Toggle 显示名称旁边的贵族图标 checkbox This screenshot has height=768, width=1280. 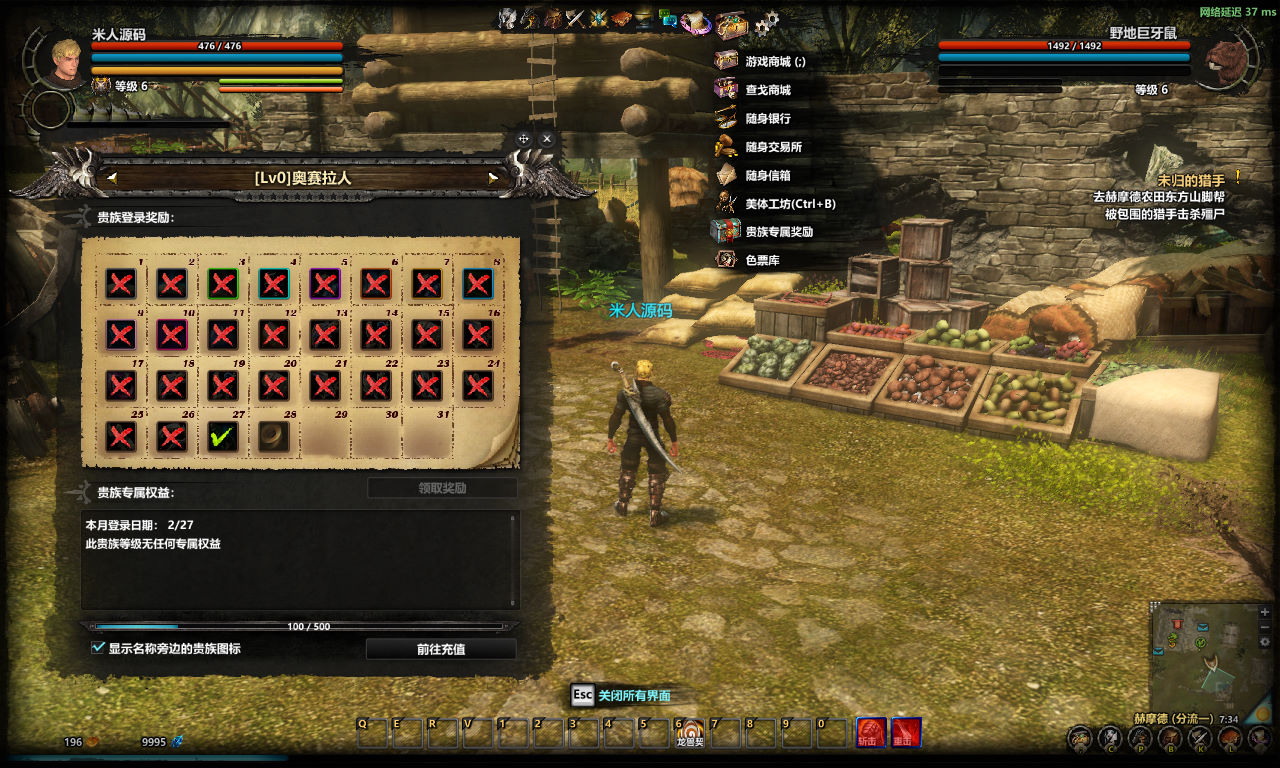click(x=98, y=648)
